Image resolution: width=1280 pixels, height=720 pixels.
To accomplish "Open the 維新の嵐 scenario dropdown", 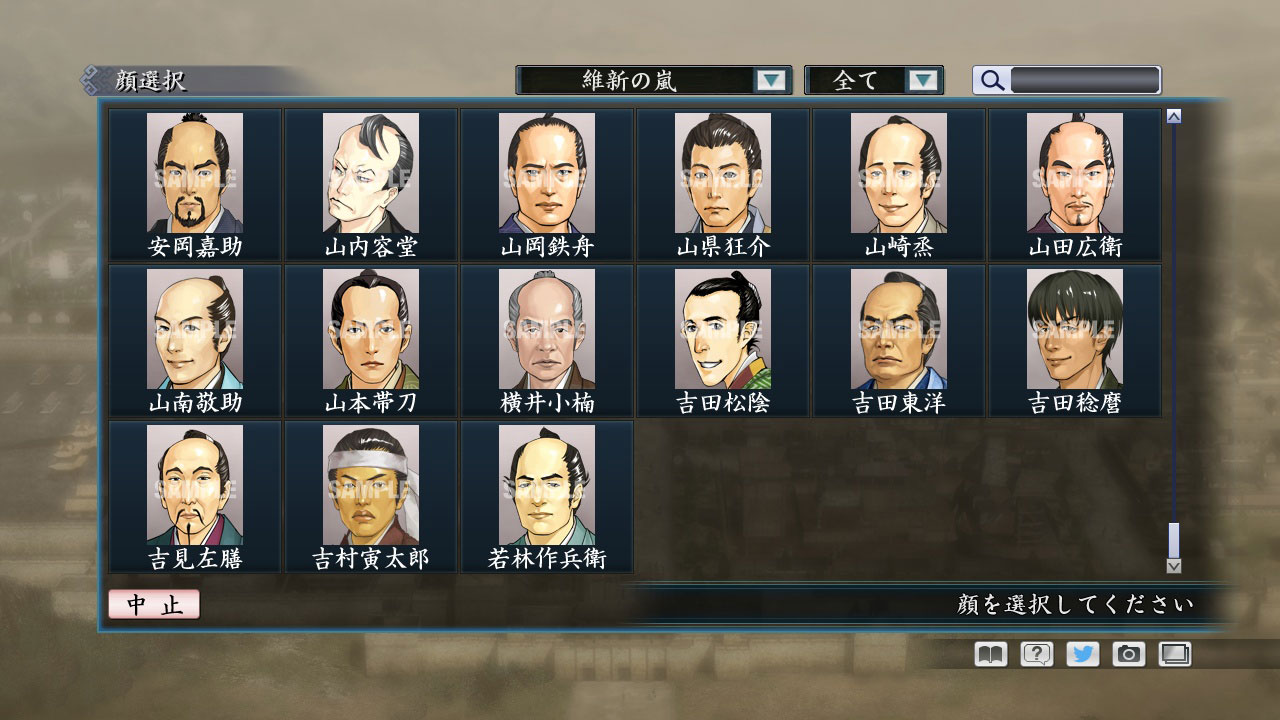I will click(x=640, y=80).
